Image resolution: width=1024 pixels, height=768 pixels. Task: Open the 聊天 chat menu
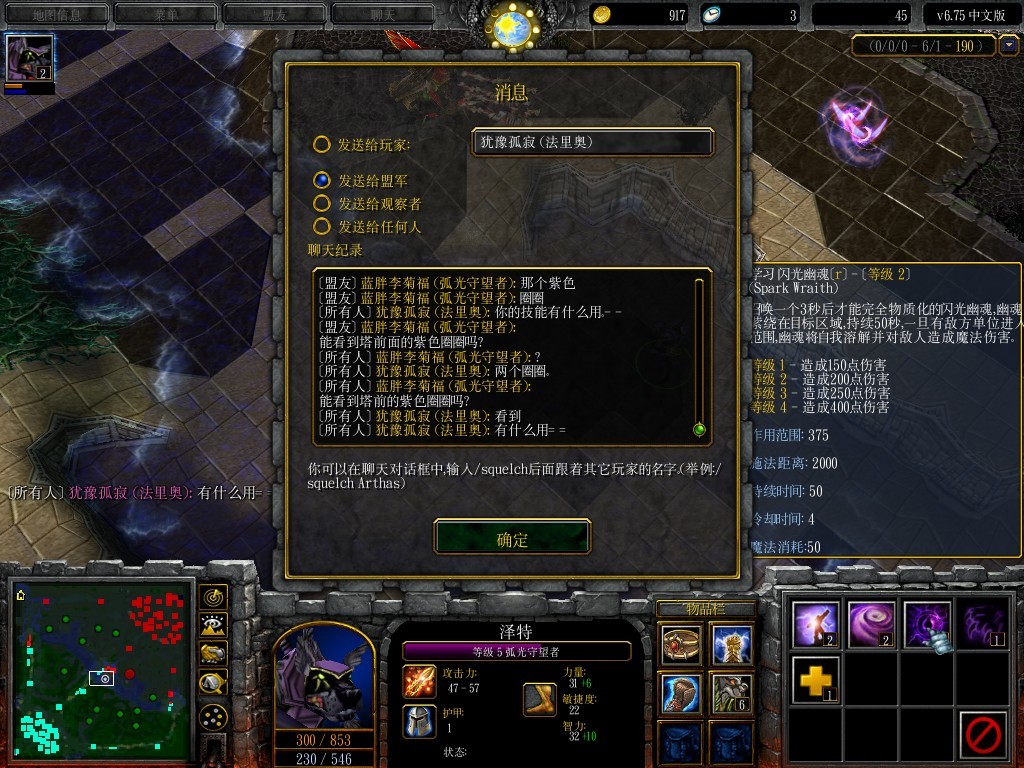[x=383, y=15]
